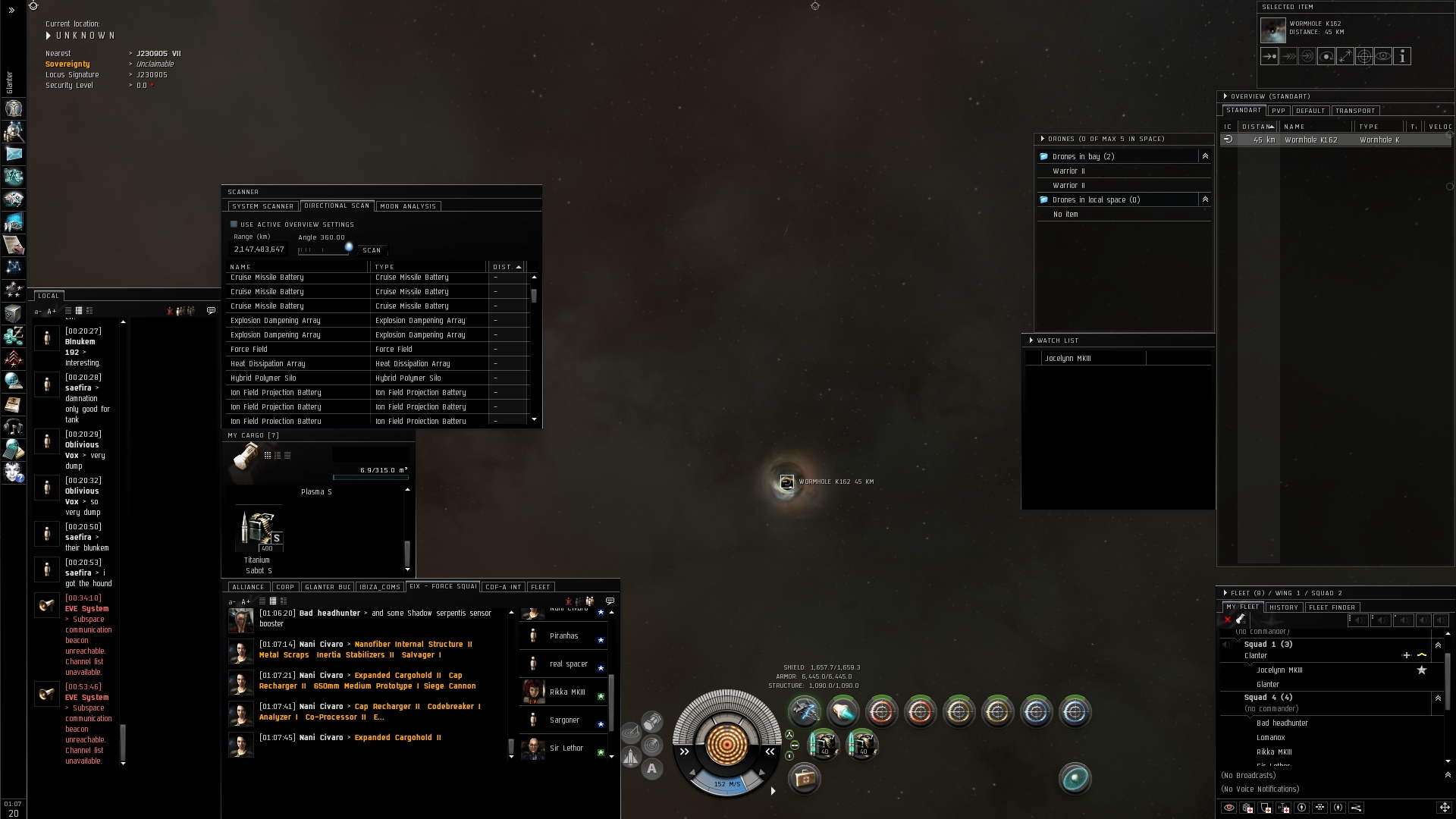Select Wormhole K162 row in the overview
The width and height of the screenshot is (1456, 819).
coord(1311,140)
